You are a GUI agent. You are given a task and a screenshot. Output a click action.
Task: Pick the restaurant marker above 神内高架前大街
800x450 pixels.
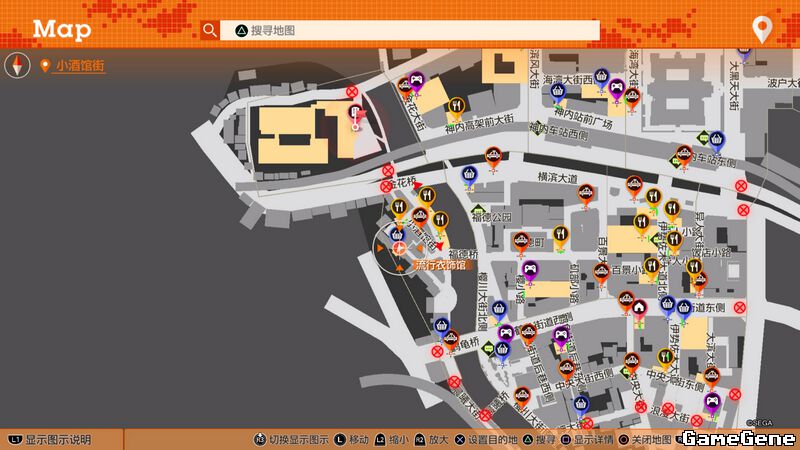point(456,104)
